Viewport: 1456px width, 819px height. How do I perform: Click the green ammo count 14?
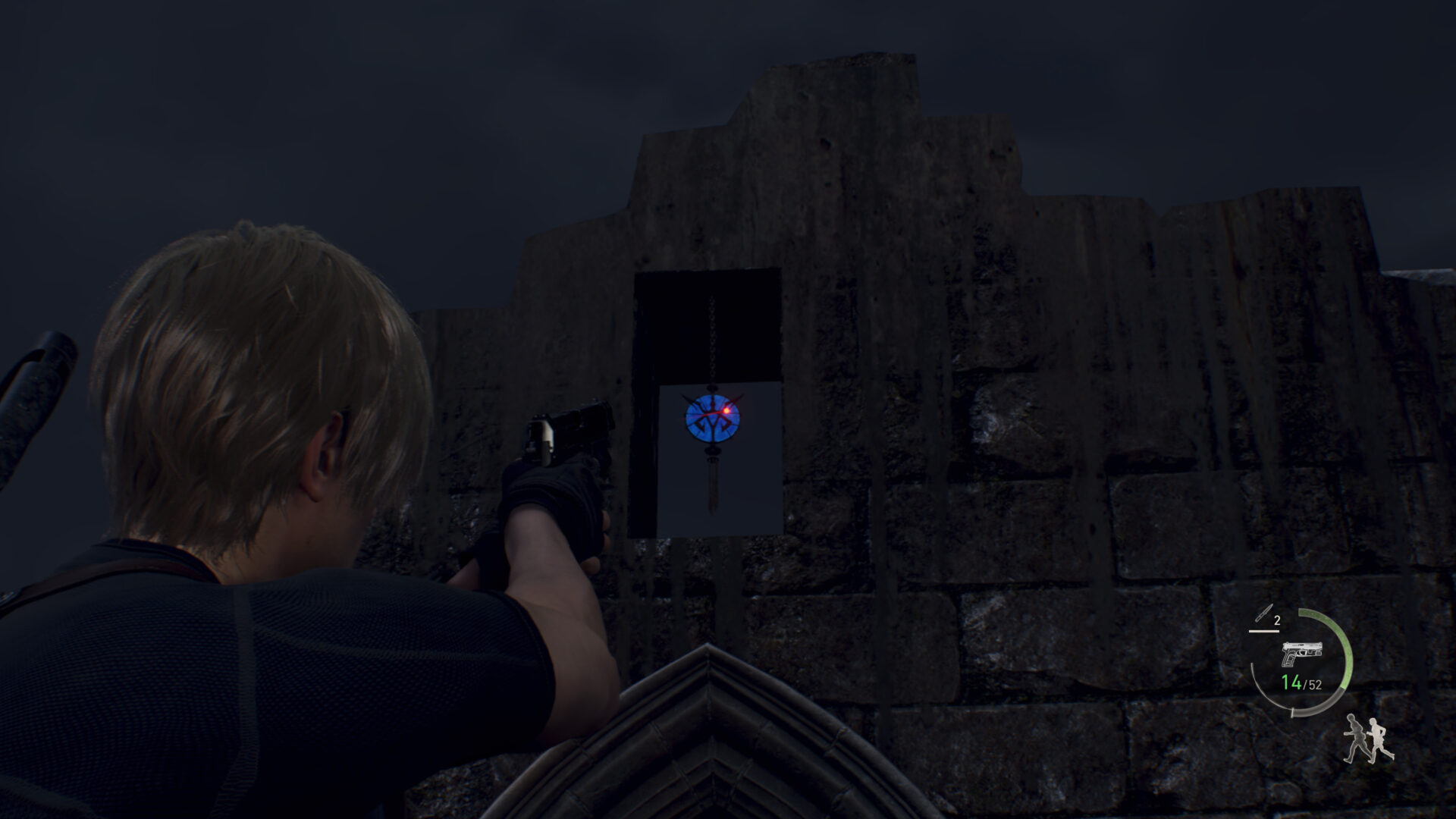1291,682
